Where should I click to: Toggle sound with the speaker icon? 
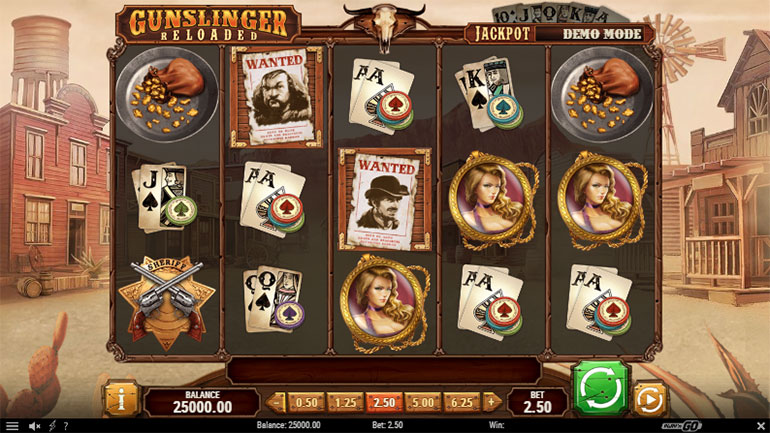point(33,426)
